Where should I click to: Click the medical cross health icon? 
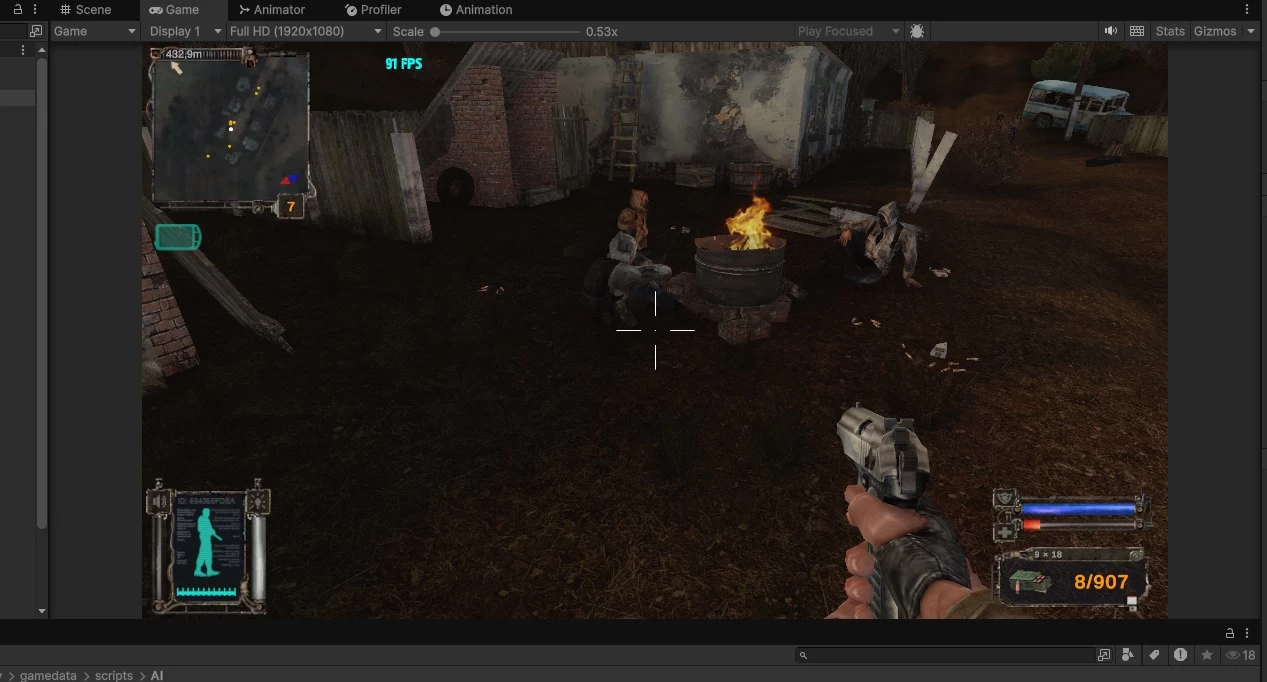(x=1006, y=530)
